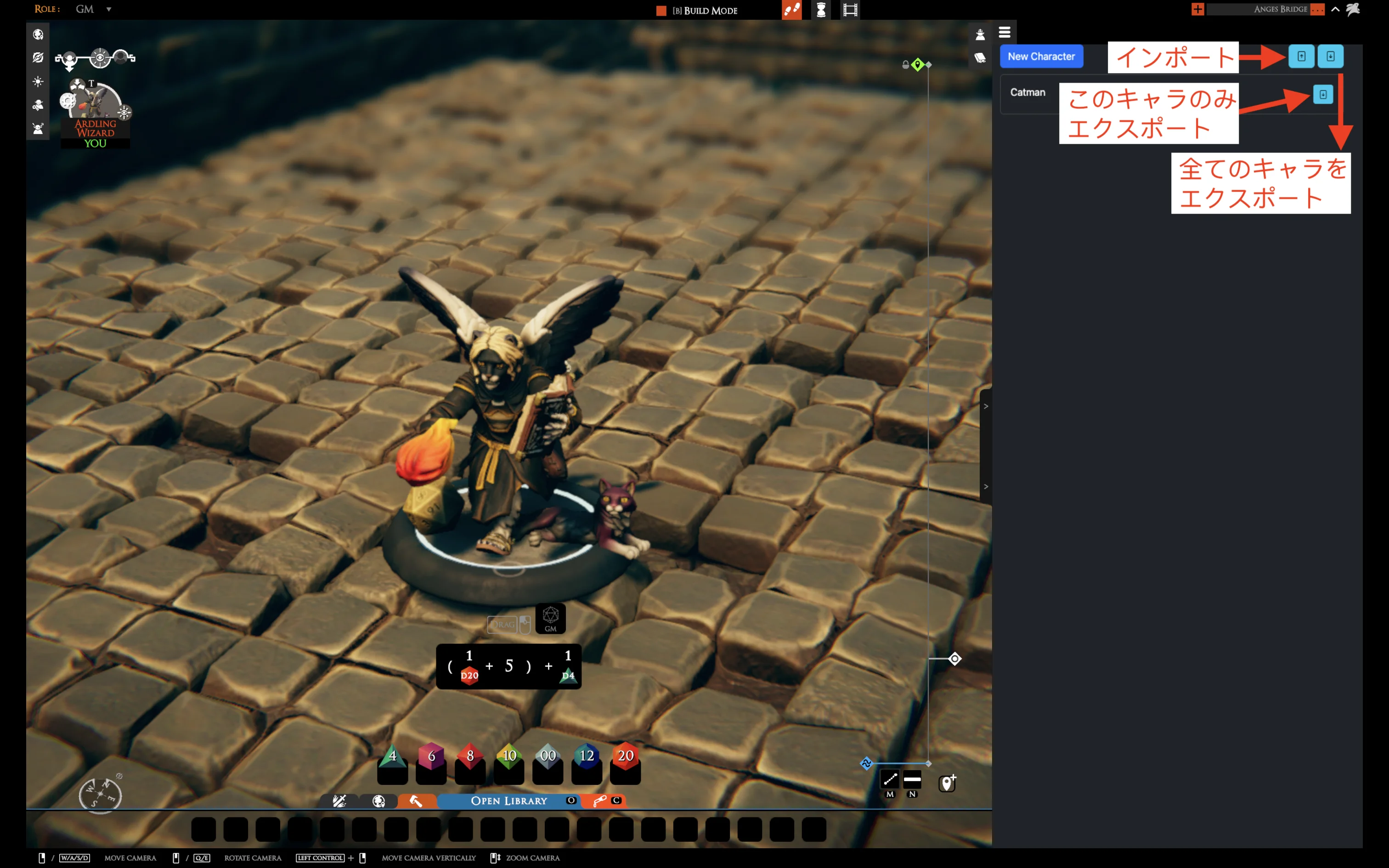The image size is (1389, 868).
Task: Open the GM key tools icon in left sidebar
Action: (38, 105)
